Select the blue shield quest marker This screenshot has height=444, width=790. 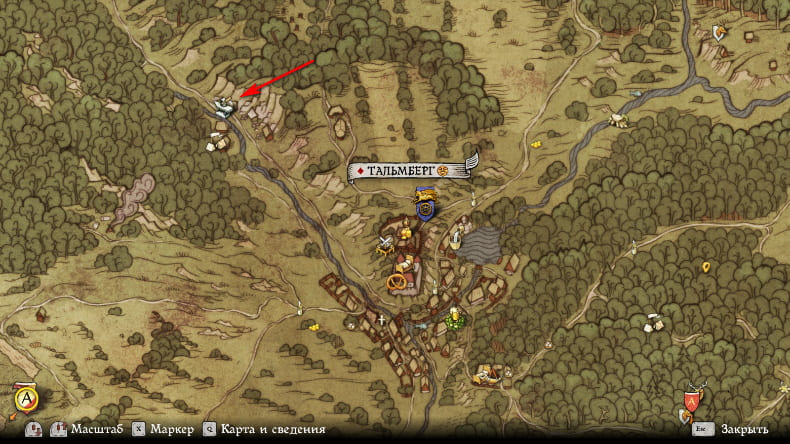pyautogui.click(x=427, y=210)
